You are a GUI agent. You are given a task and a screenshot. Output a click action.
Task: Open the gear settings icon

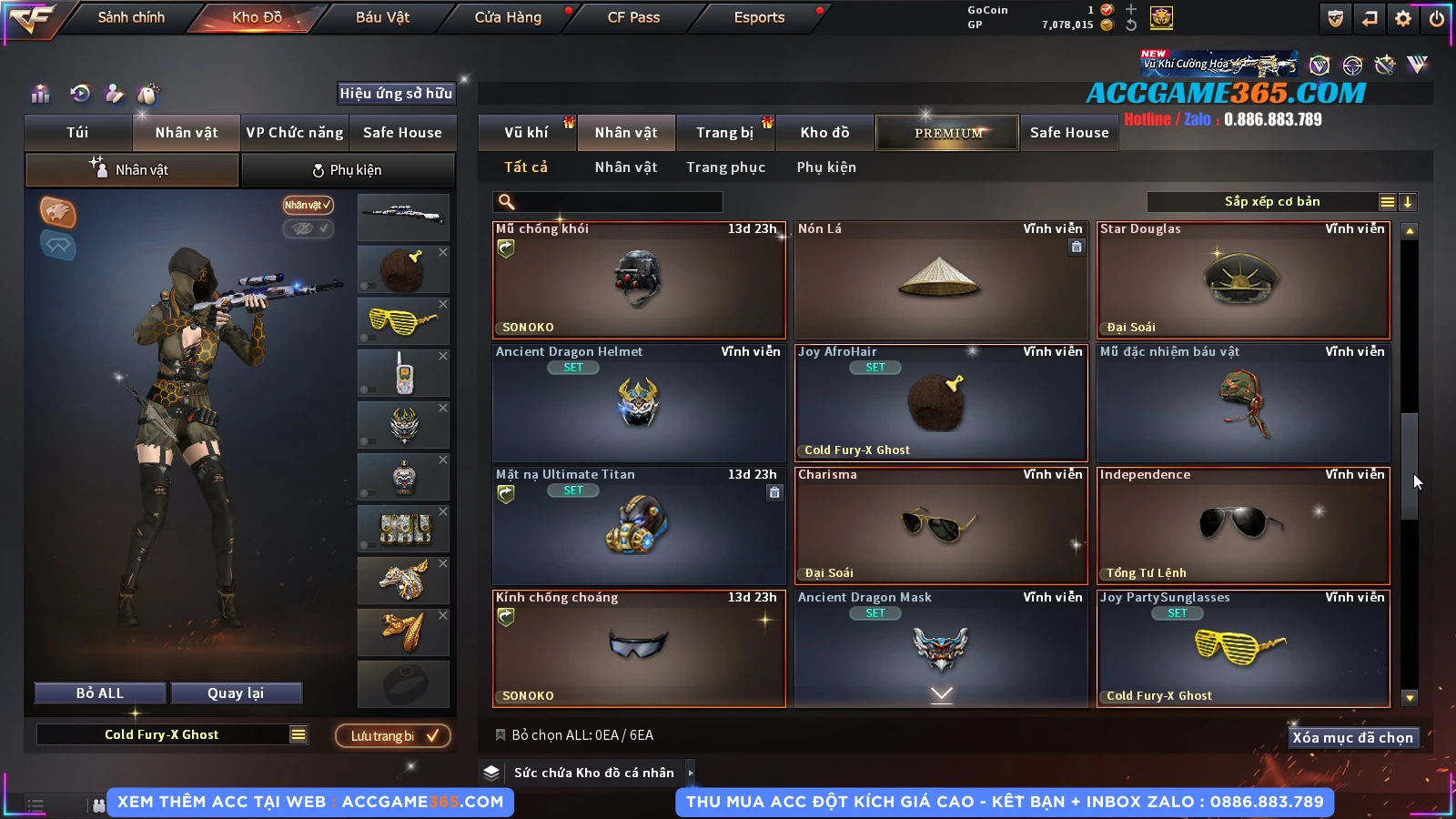pos(1403,18)
